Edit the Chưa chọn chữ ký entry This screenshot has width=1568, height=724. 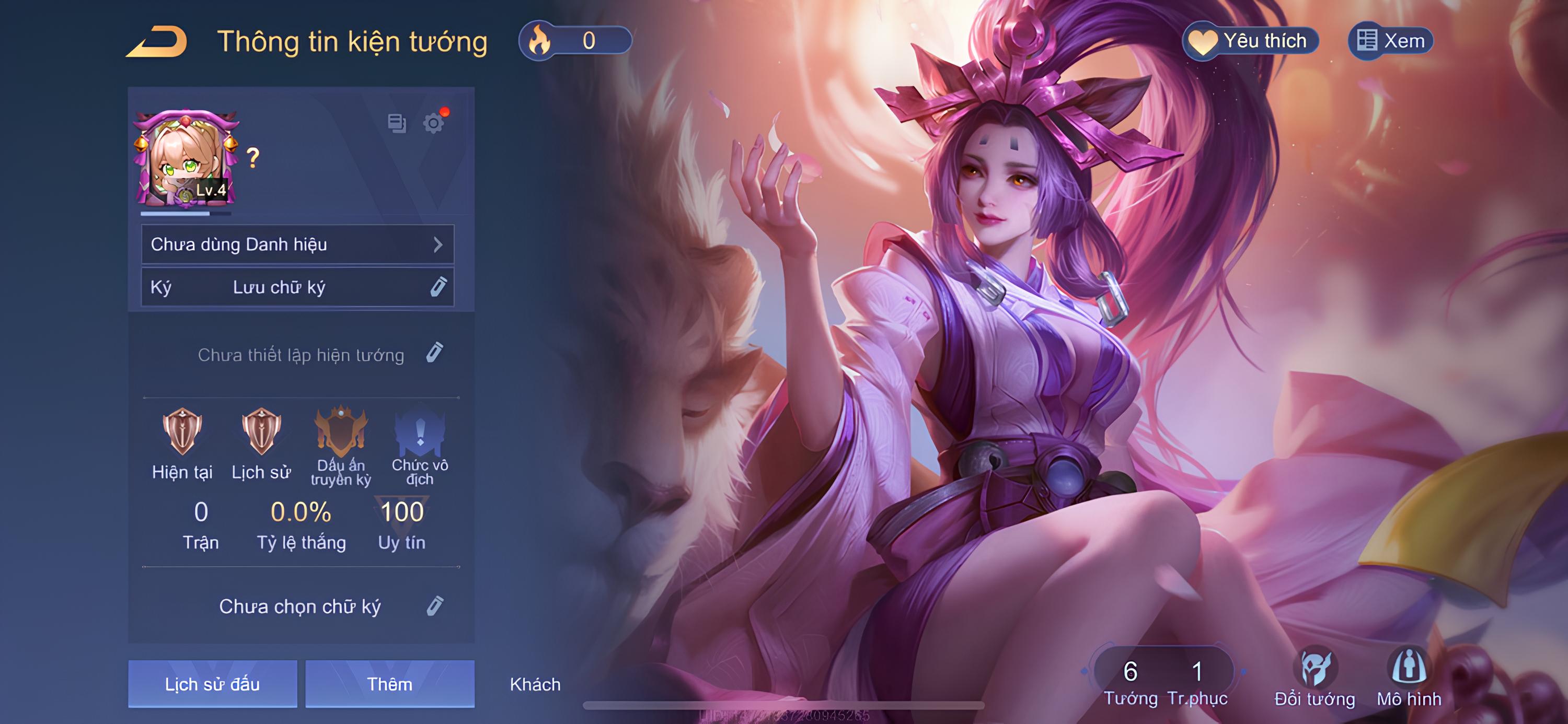435,606
